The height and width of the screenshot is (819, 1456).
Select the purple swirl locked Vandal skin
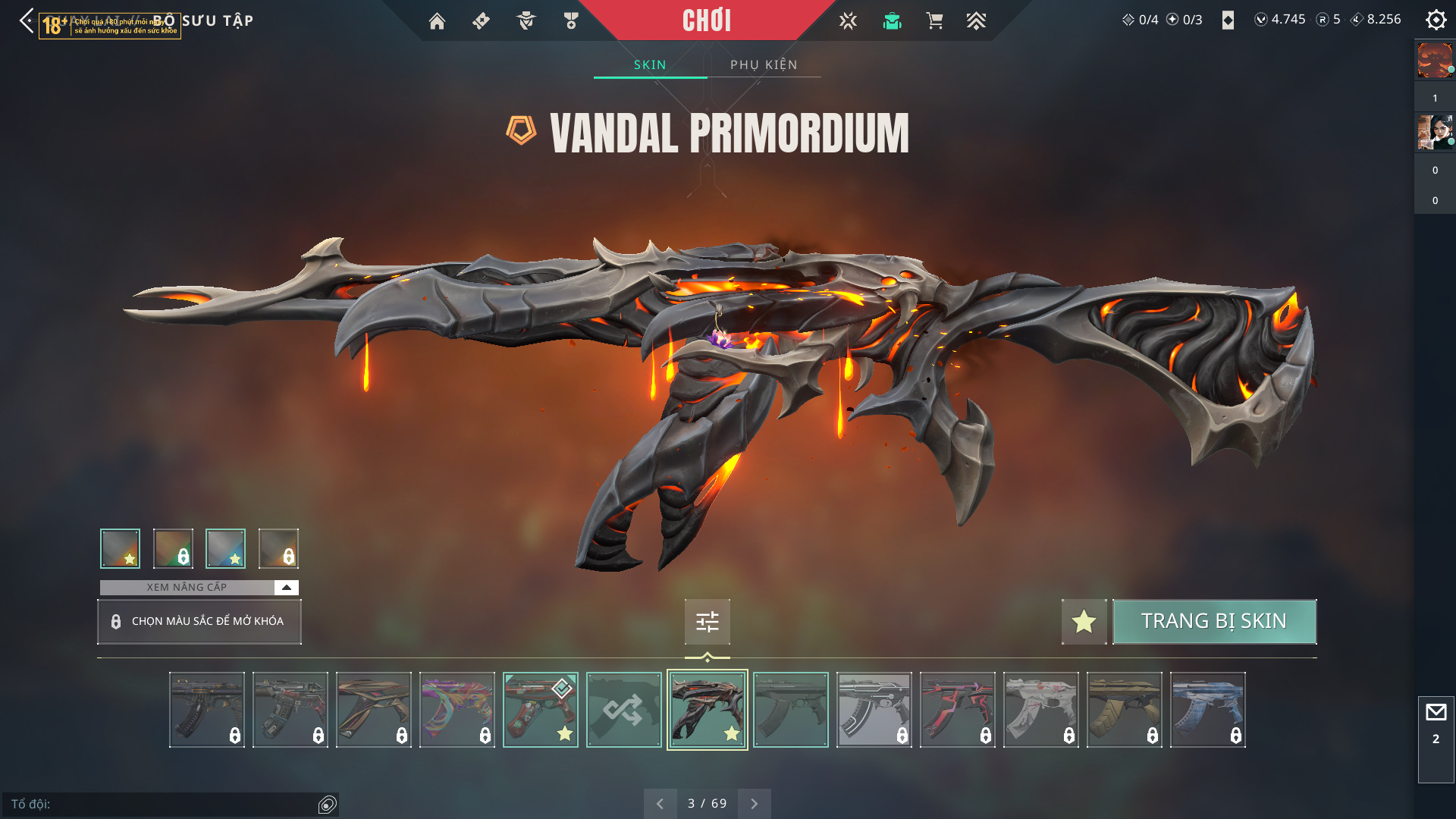[457, 710]
